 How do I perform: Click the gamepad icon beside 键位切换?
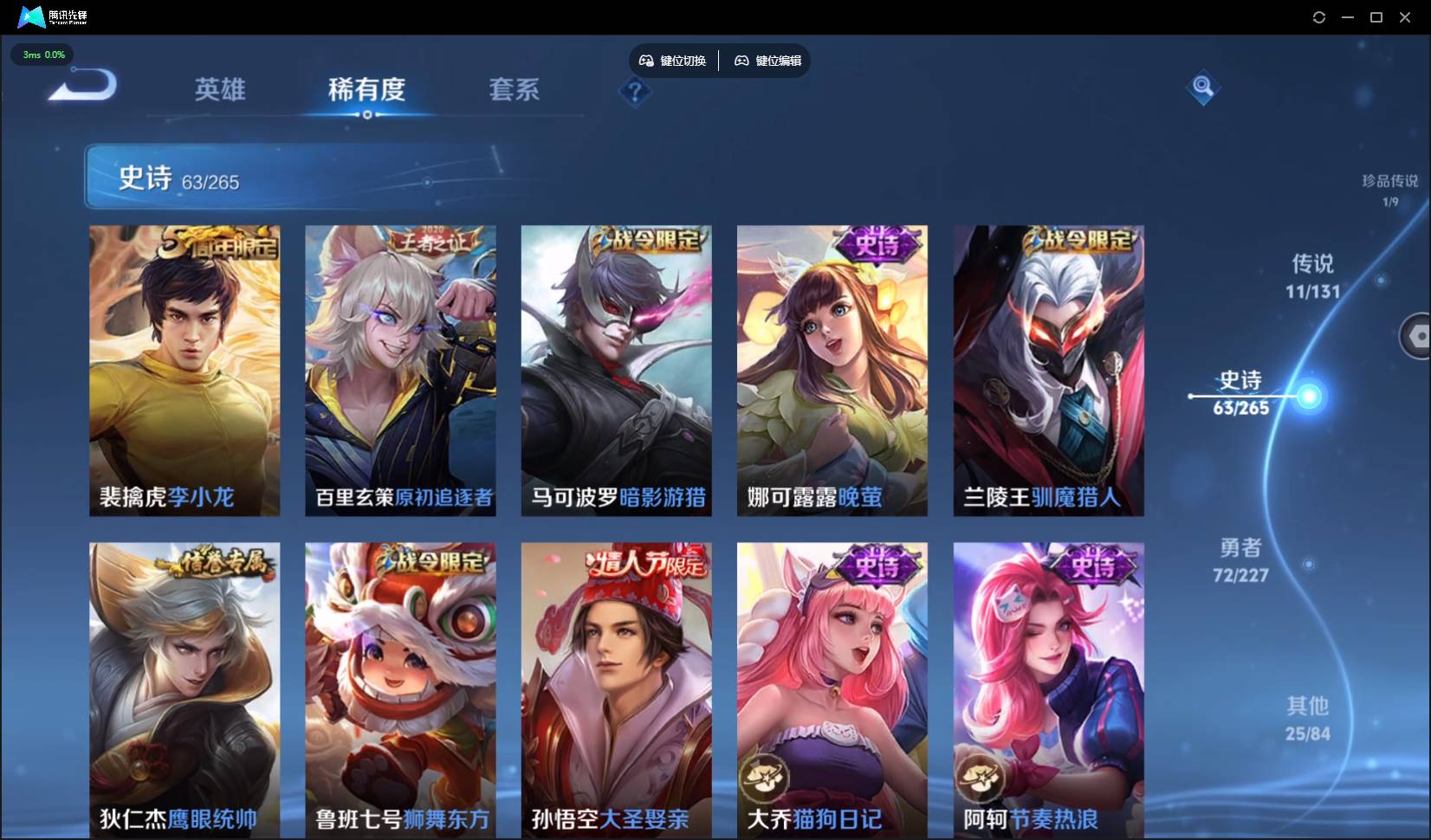(647, 60)
